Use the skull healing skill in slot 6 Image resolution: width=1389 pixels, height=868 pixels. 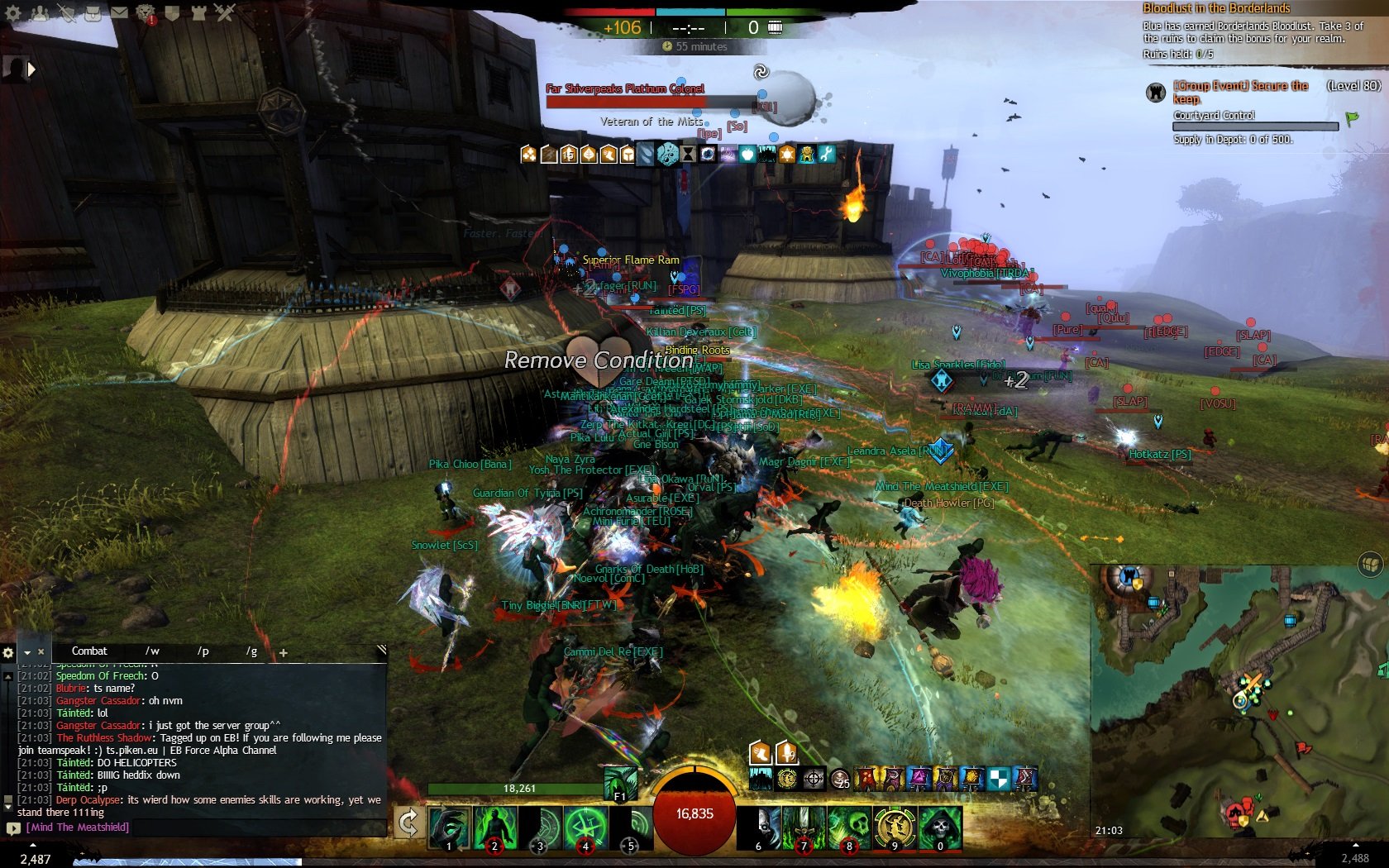click(x=759, y=827)
